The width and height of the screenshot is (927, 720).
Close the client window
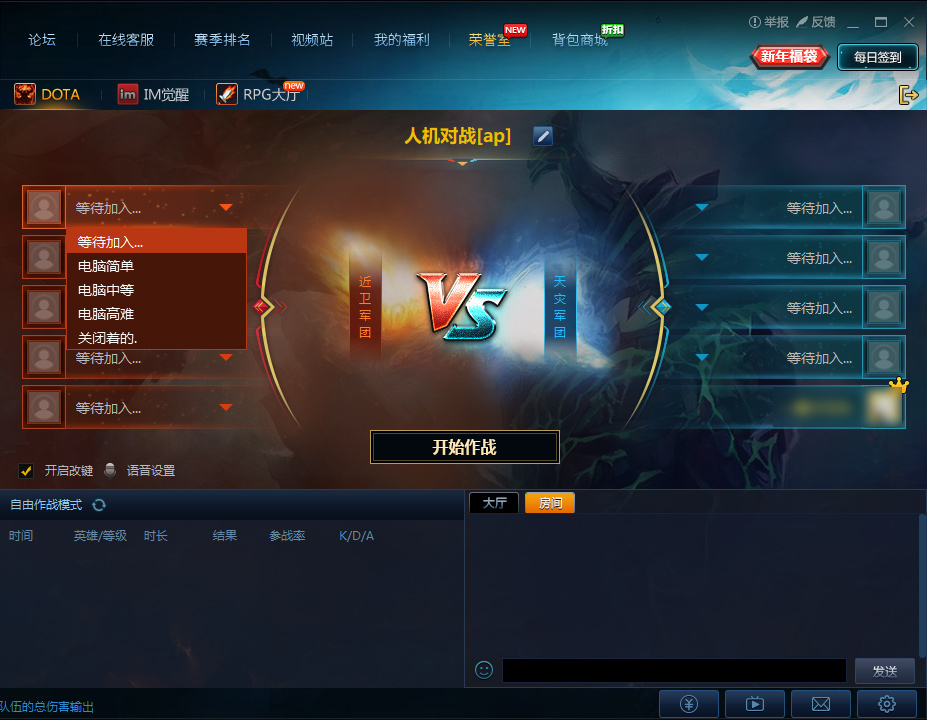tap(907, 21)
